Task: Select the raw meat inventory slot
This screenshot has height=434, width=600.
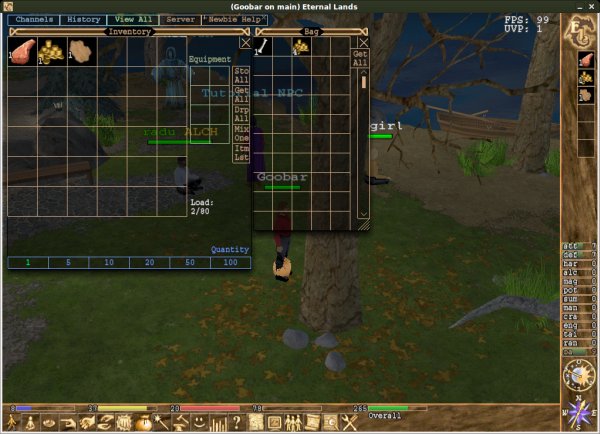Action: tap(22, 51)
